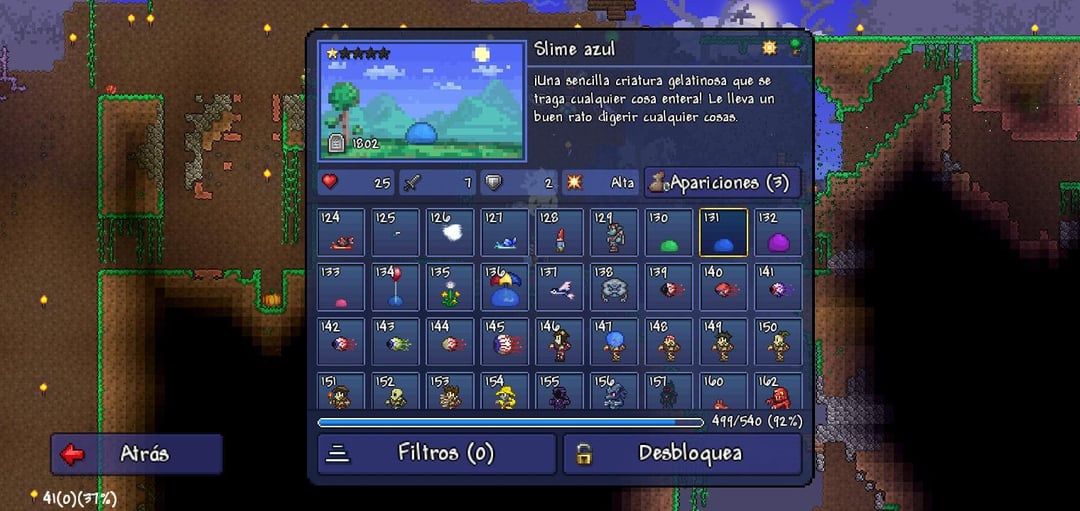
Task: Open the white cloud entry 126
Action: pyautogui.click(x=451, y=233)
